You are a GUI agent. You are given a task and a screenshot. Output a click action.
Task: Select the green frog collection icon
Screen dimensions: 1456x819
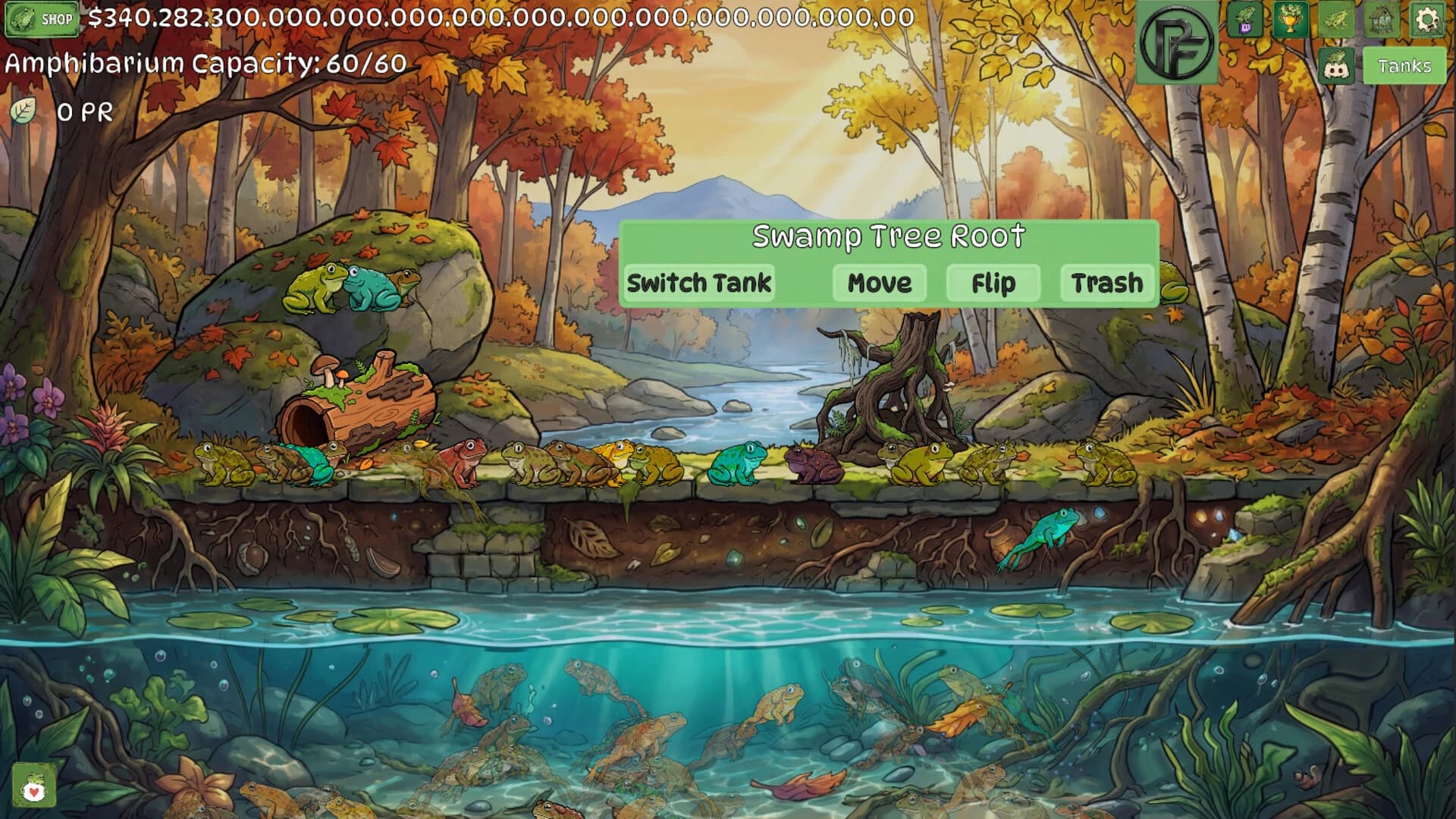[x=1336, y=19]
